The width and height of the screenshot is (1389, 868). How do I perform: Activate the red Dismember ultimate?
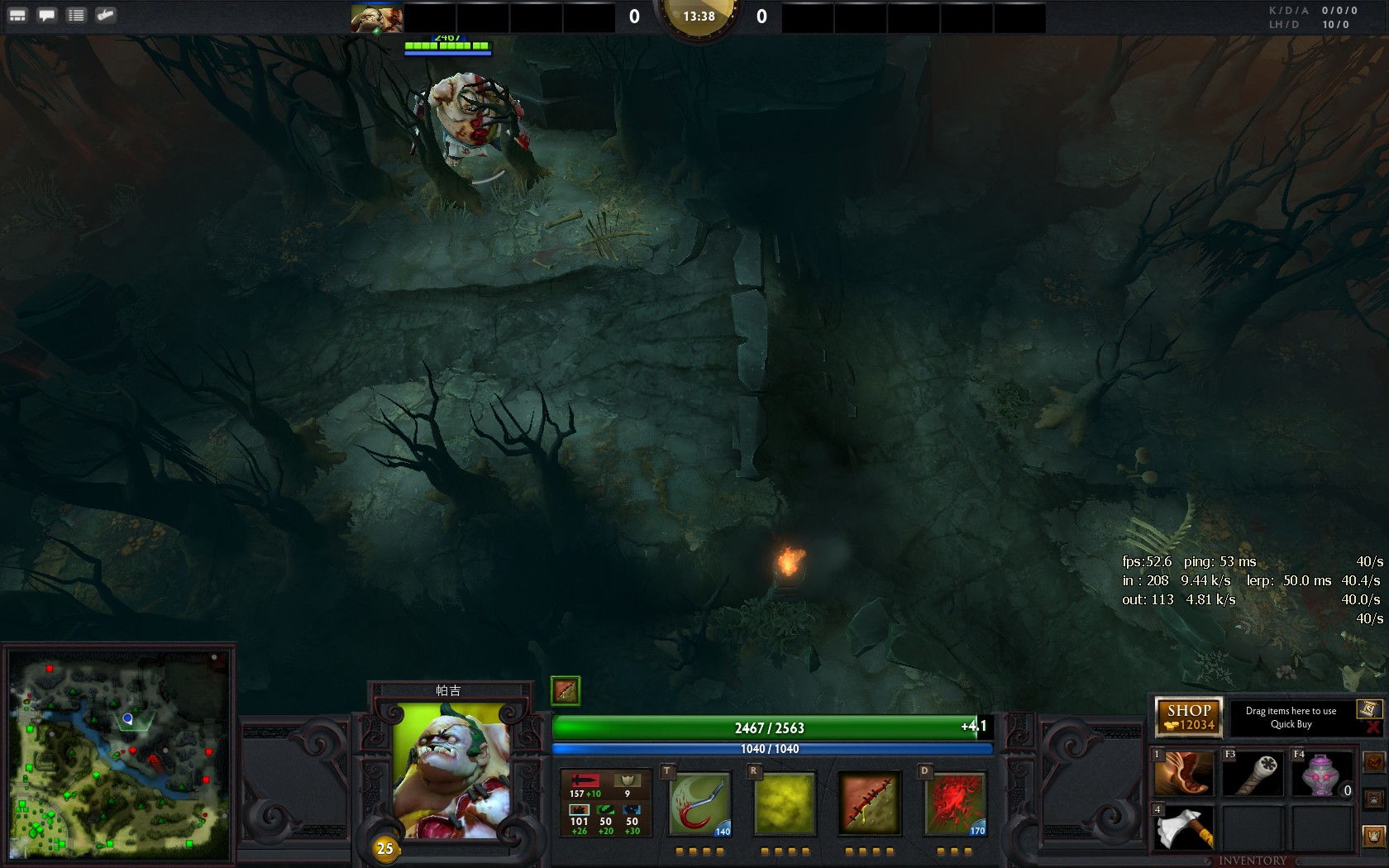click(954, 803)
